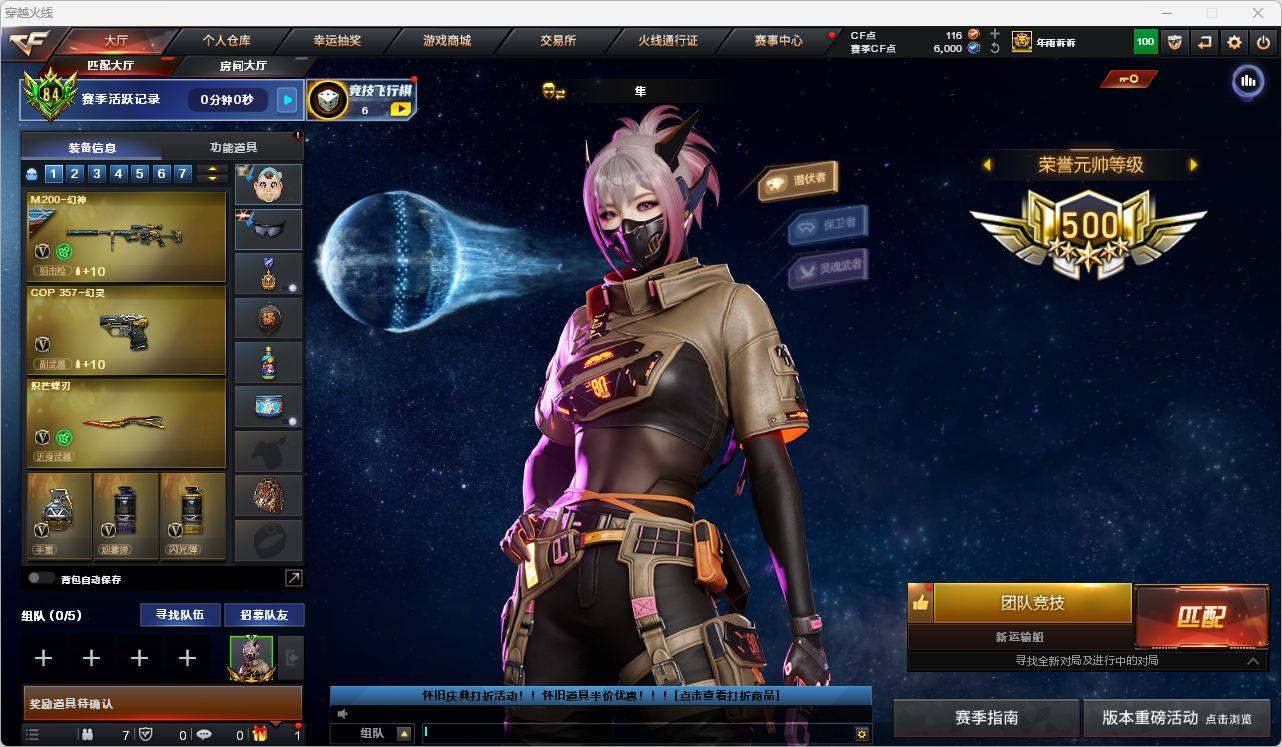1282x747 pixels.
Task: Open the 幸运抽奖 lucky draw page
Action: pos(337,41)
